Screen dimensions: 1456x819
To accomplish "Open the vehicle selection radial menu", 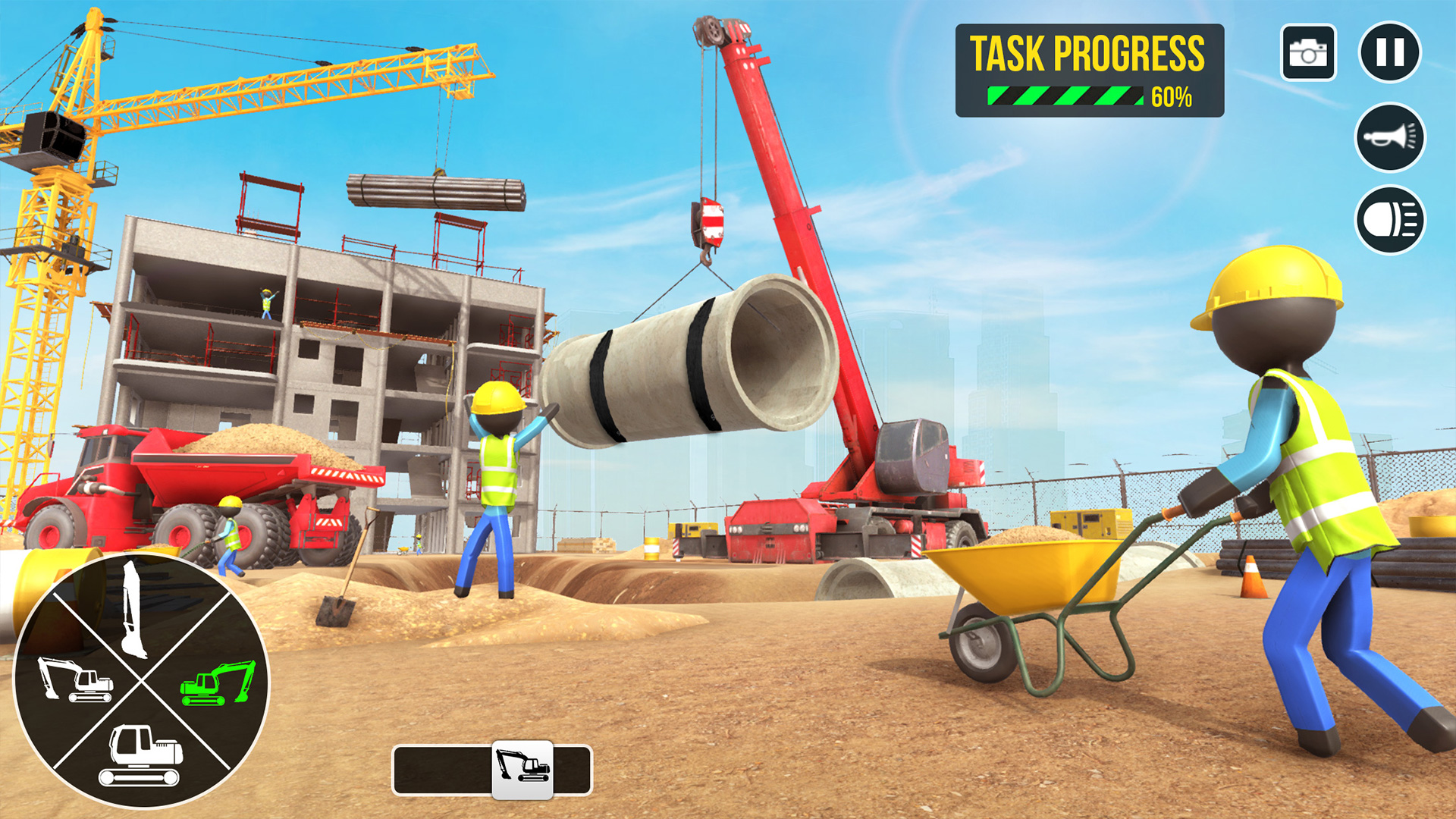I will [141, 682].
